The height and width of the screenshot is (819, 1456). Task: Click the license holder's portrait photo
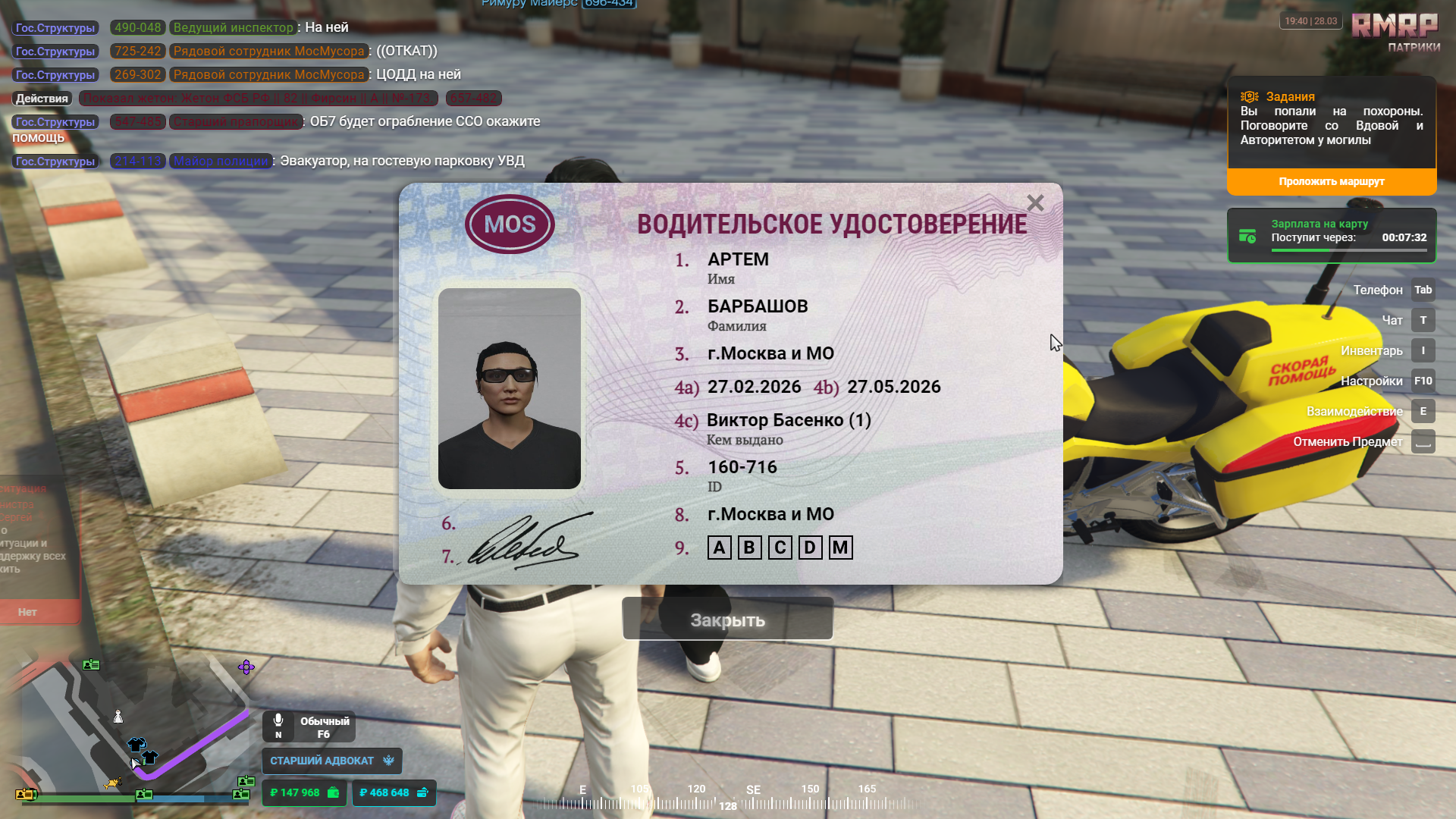click(x=509, y=388)
